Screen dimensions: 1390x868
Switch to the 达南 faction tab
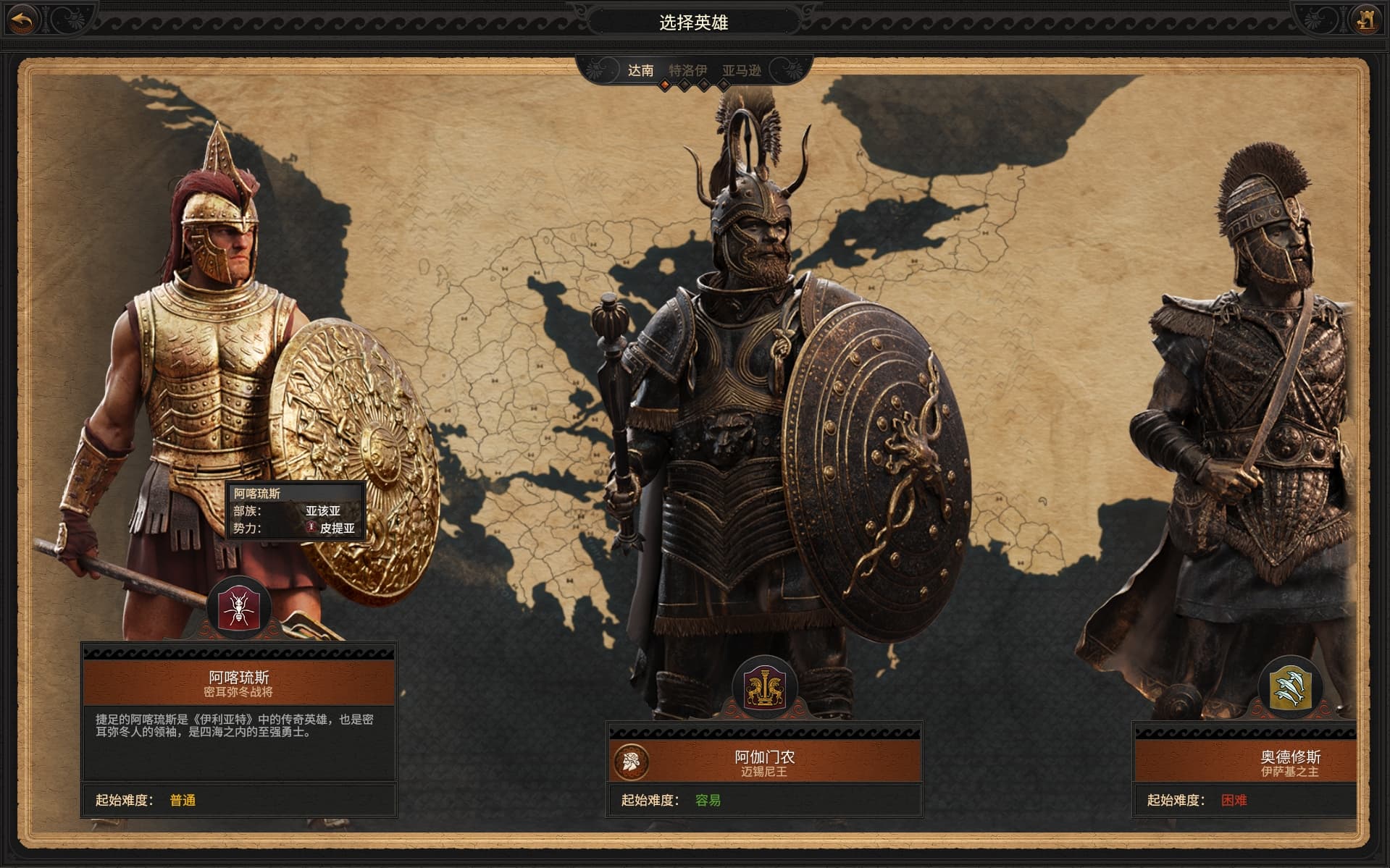point(640,70)
